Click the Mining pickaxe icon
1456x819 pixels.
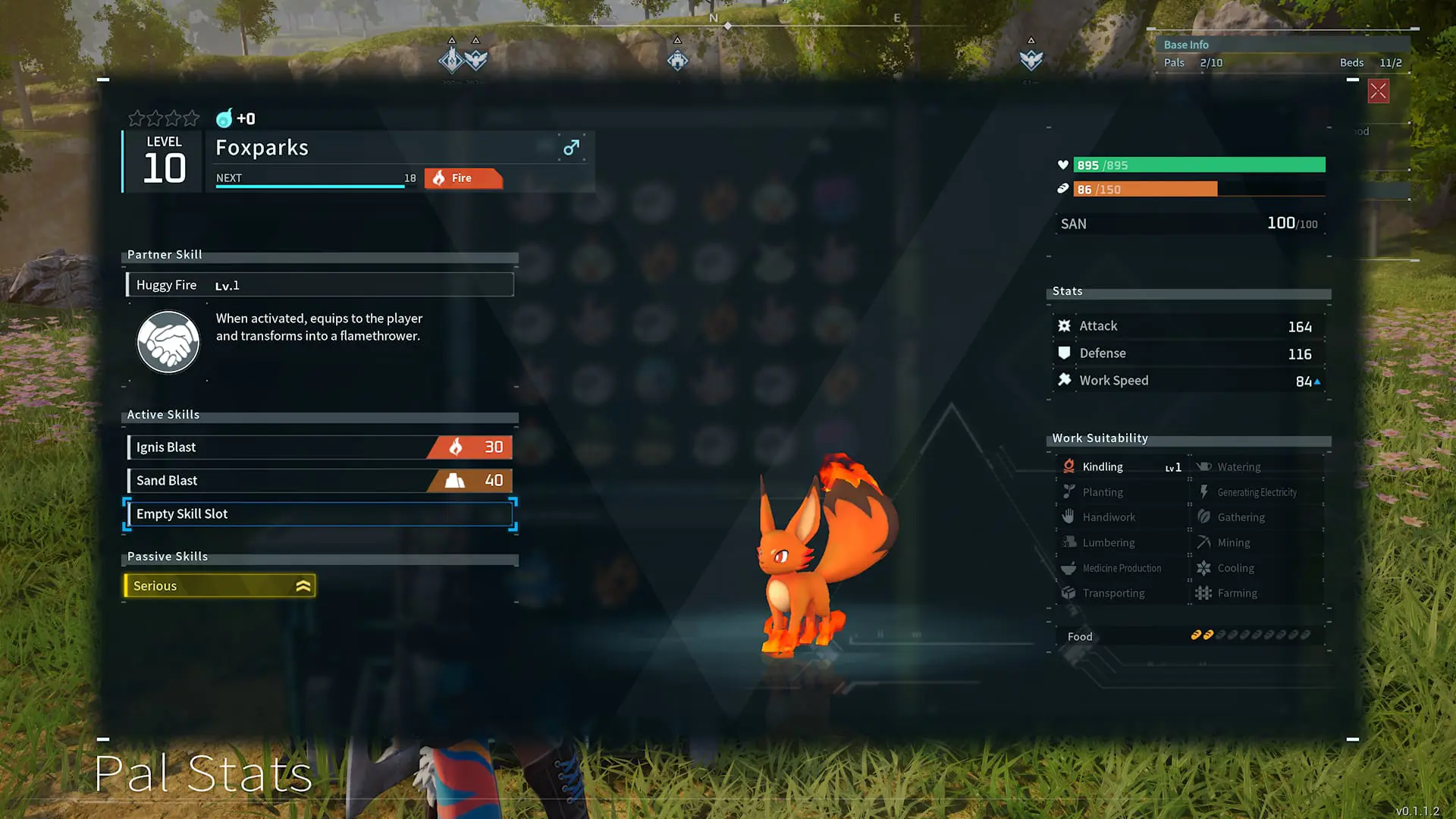tap(1204, 542)
